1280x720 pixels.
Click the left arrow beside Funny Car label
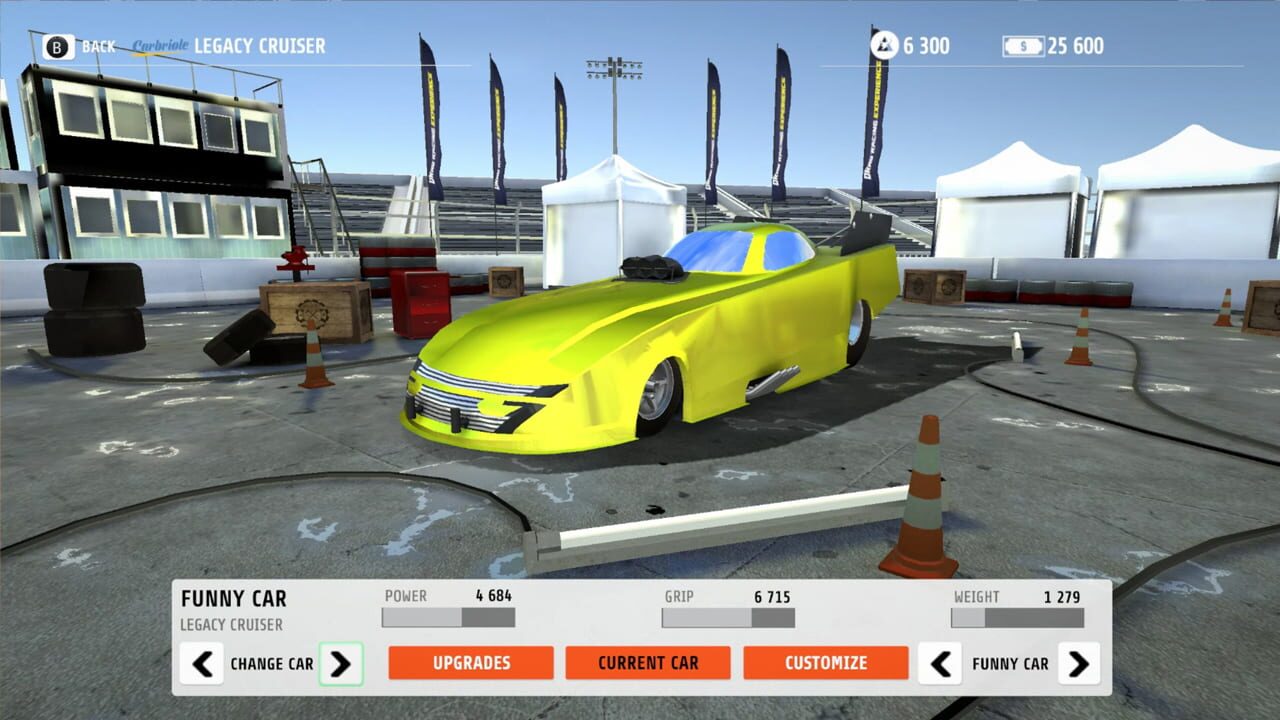pos(940,663)
